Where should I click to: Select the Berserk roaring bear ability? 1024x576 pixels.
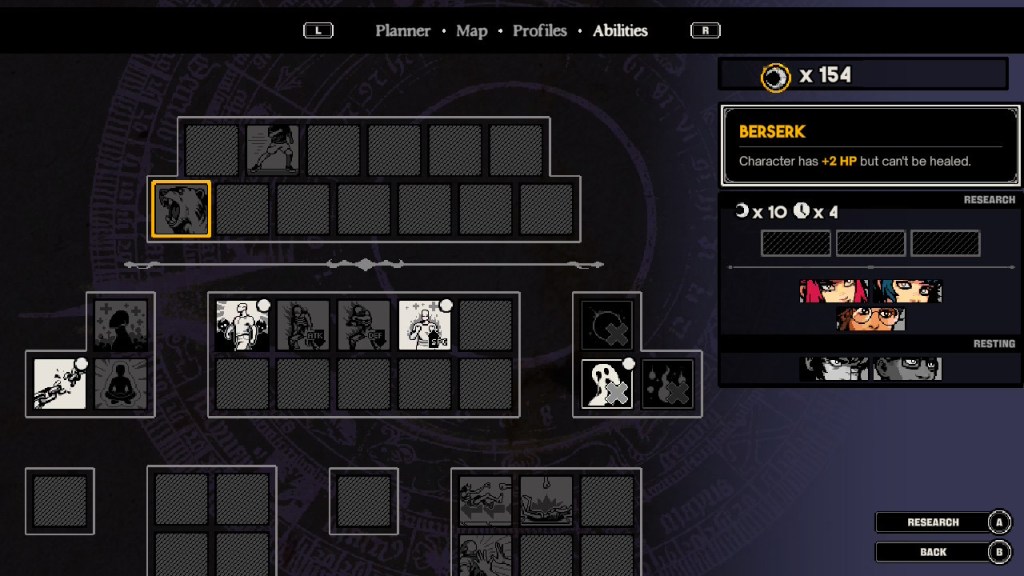pyautogui.click(x=181, y=209)
